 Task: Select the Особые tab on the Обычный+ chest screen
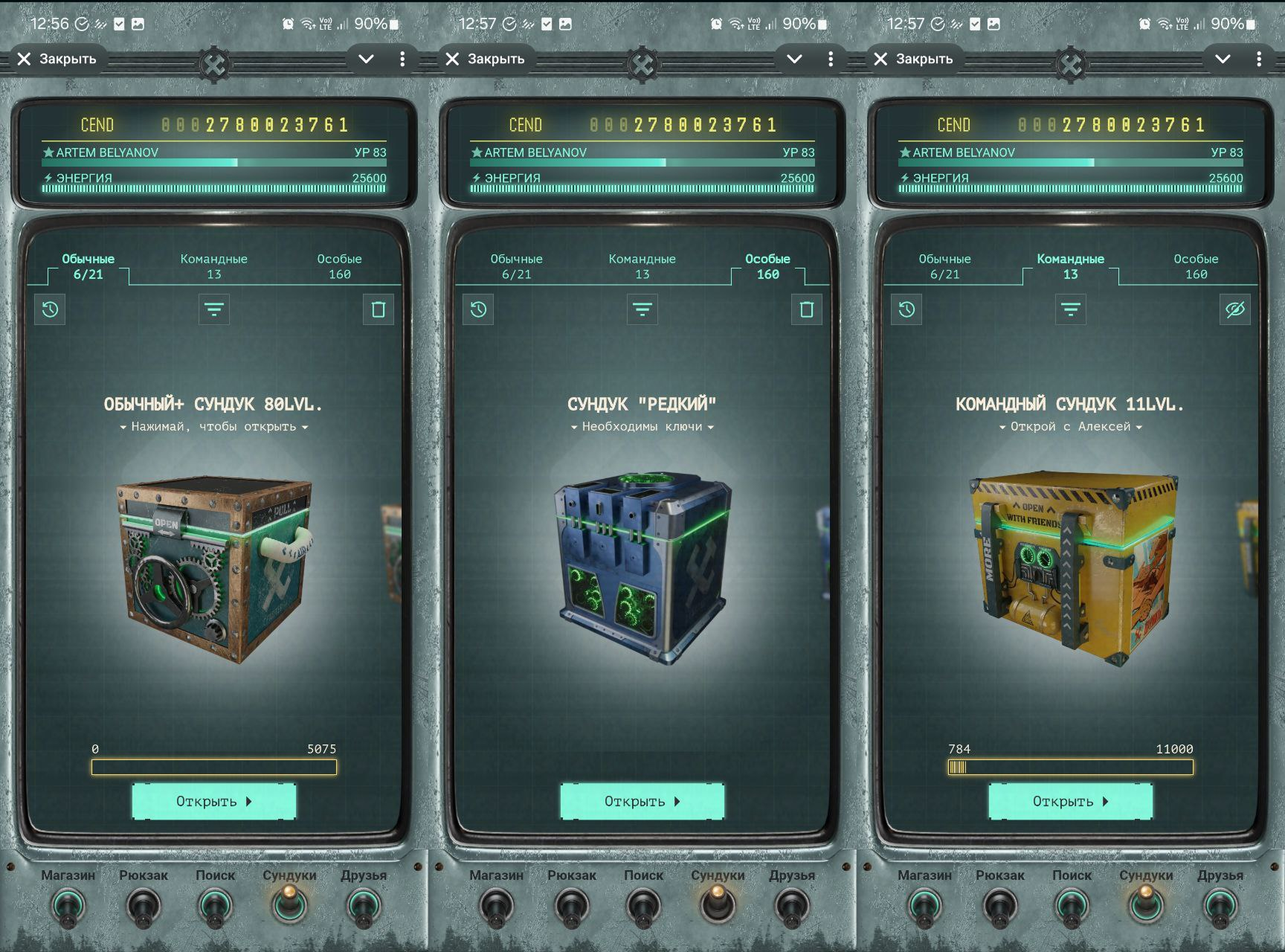(339, 266)
